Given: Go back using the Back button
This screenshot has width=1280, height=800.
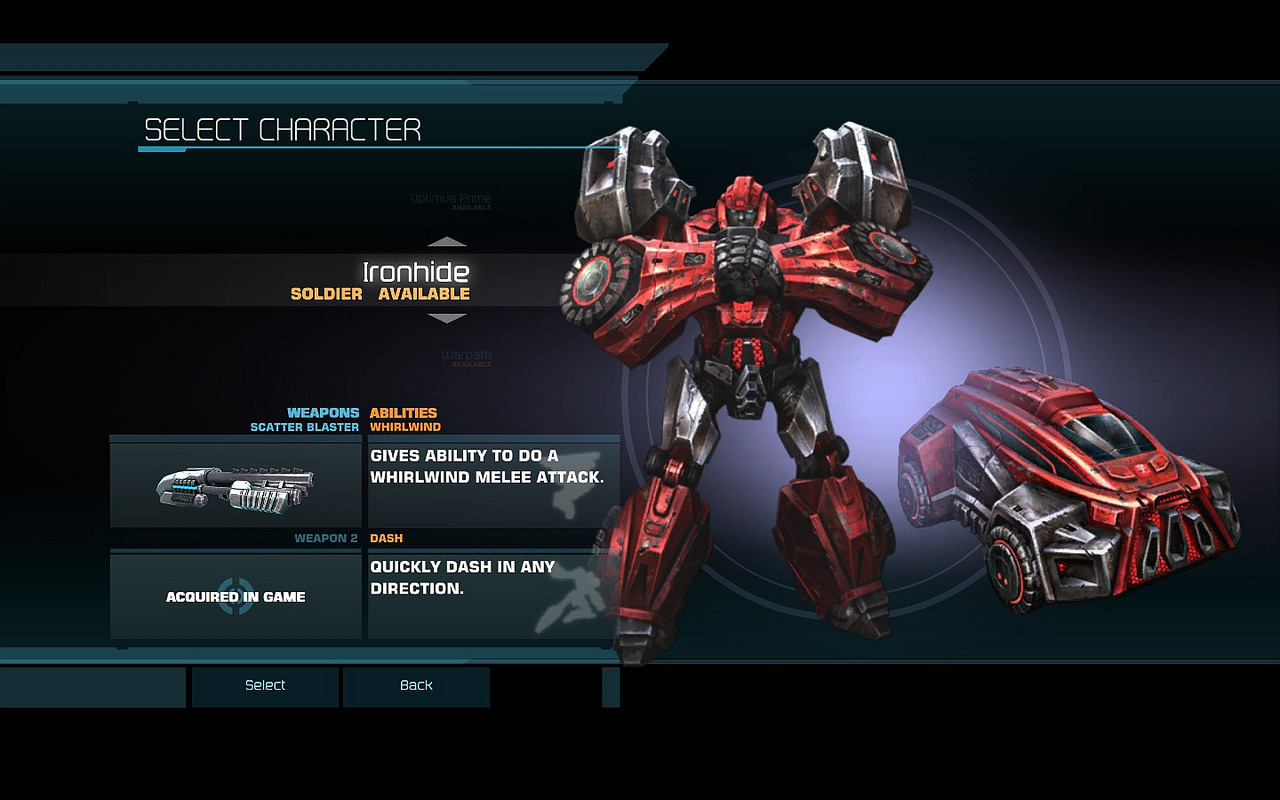Looking at the screenshot, I should tap(416, 686).
